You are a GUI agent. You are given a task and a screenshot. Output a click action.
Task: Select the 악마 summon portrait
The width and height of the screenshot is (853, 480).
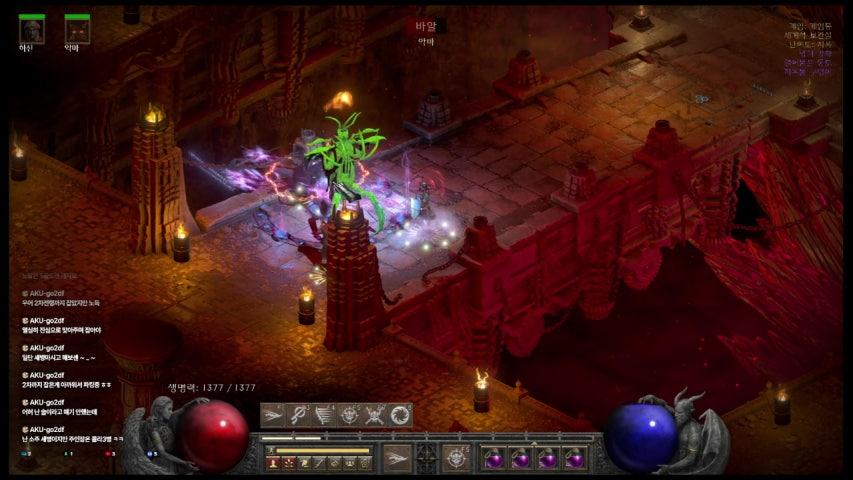point(77,30)
